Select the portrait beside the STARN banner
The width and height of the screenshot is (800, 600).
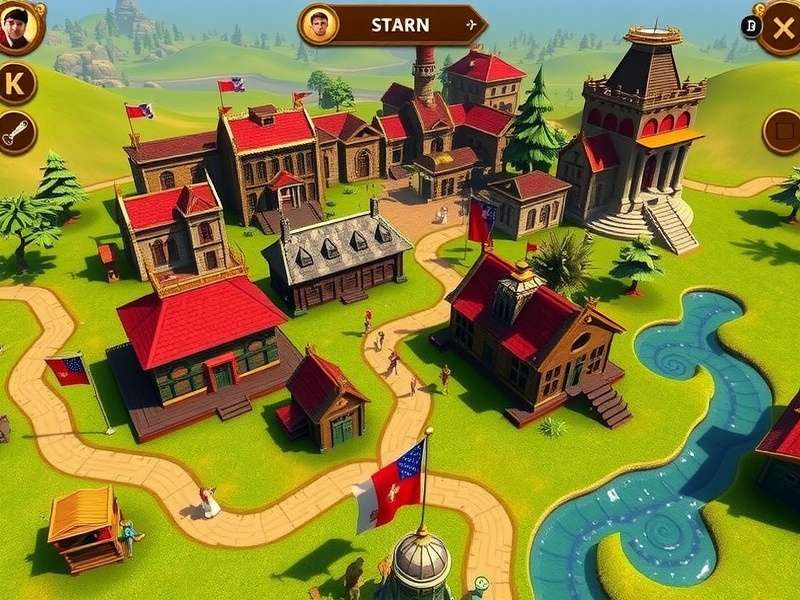(x=318, y=25)
